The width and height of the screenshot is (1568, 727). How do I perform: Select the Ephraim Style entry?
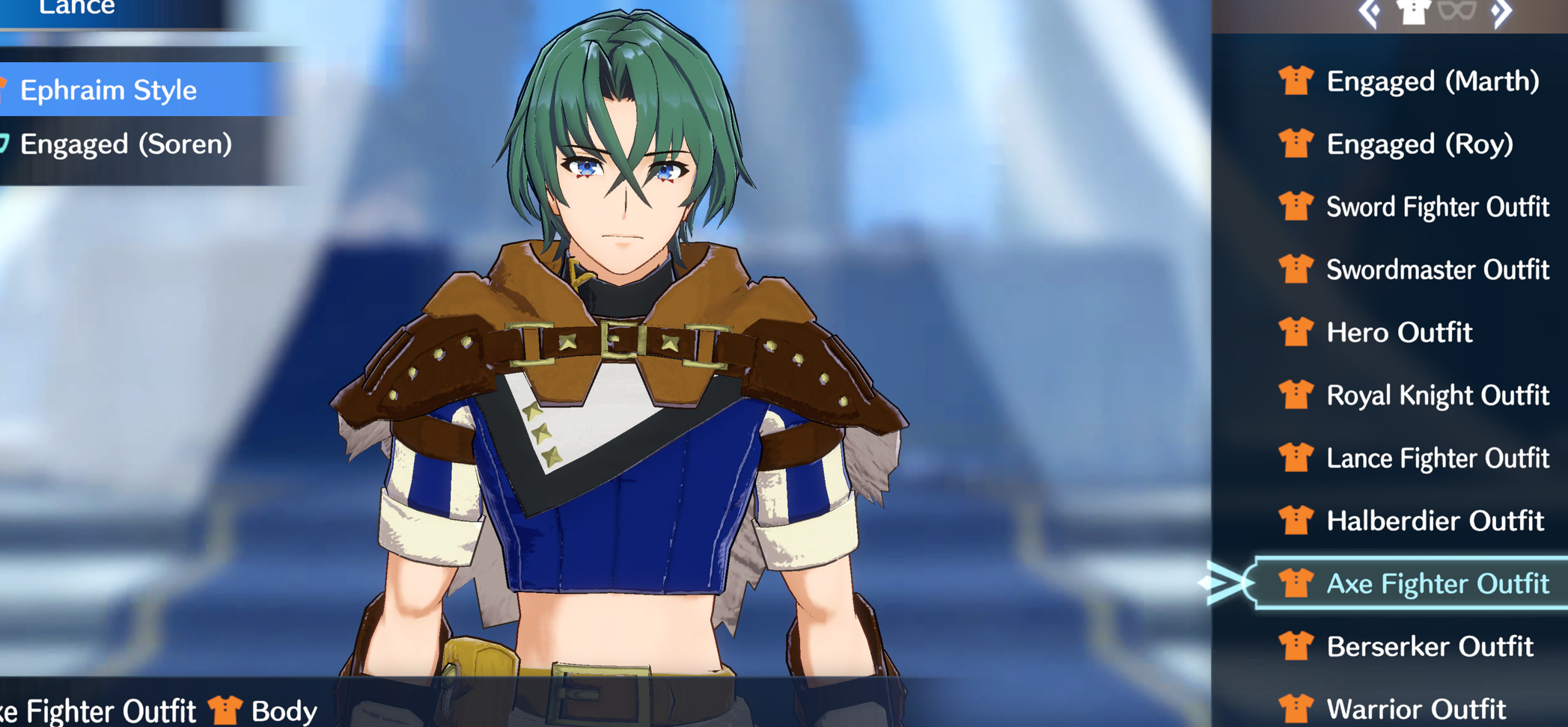pyautogui.click(x=109, y=91)
